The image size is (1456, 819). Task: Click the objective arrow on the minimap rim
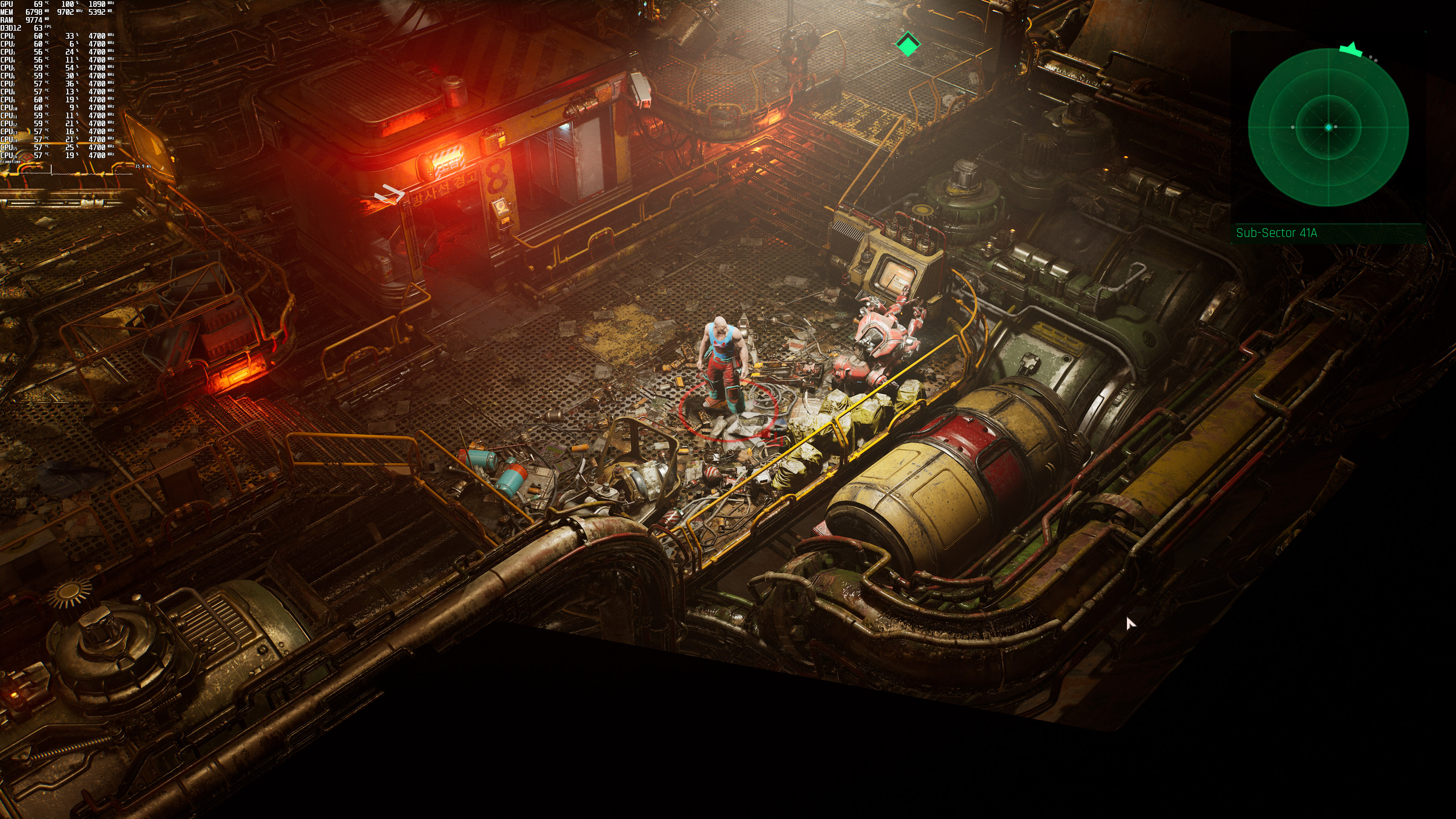click(1351, 49)
